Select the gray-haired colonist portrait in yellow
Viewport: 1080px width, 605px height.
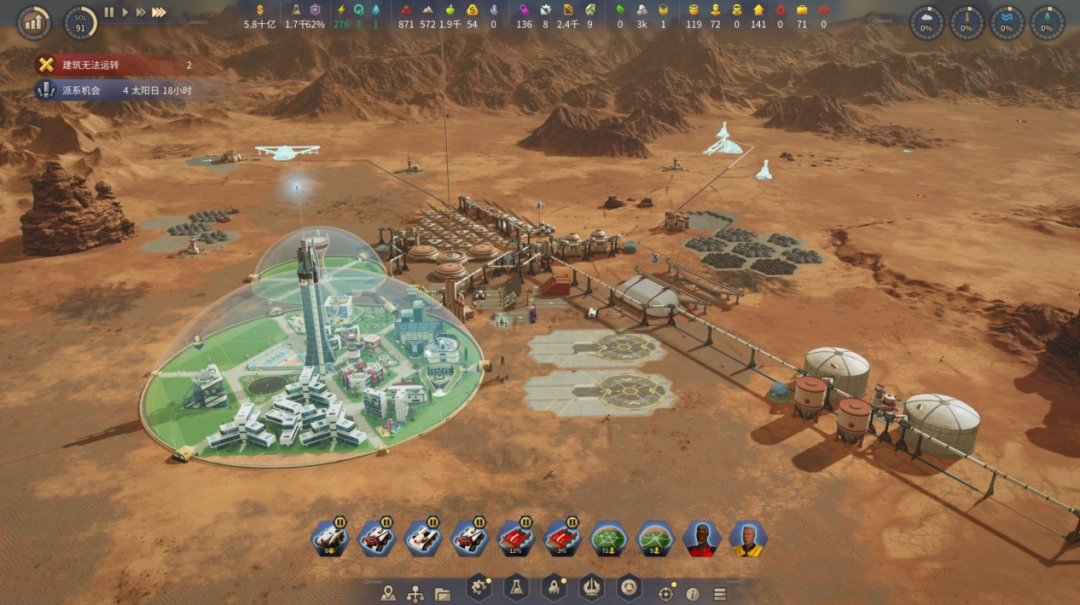(748, 539)
